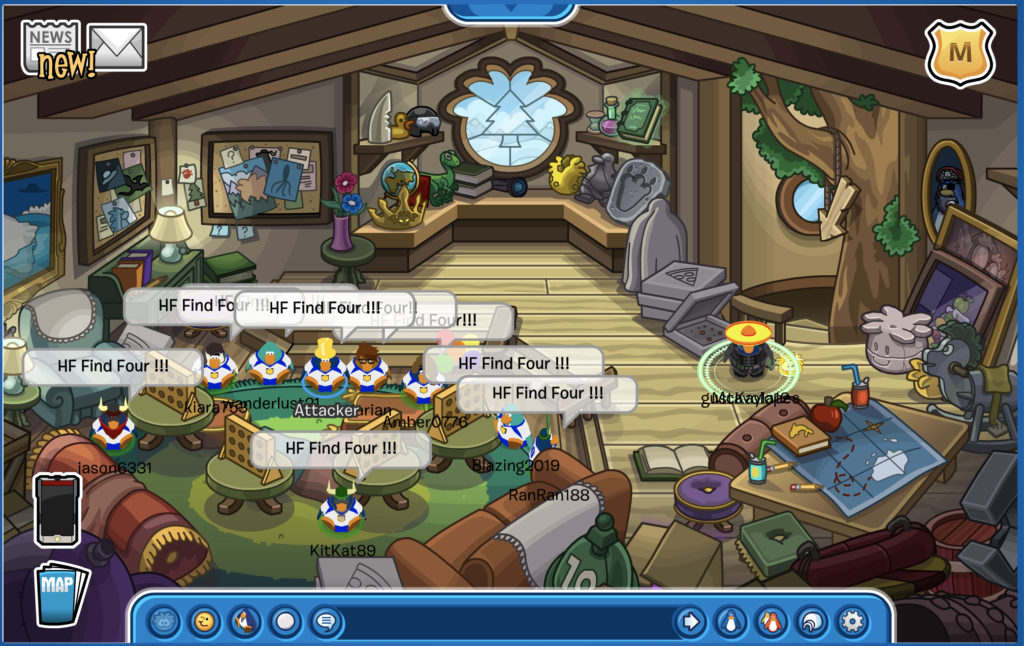Pull down the top center tab
Viewport: 1024px width, 646px height.
[511, 11]
